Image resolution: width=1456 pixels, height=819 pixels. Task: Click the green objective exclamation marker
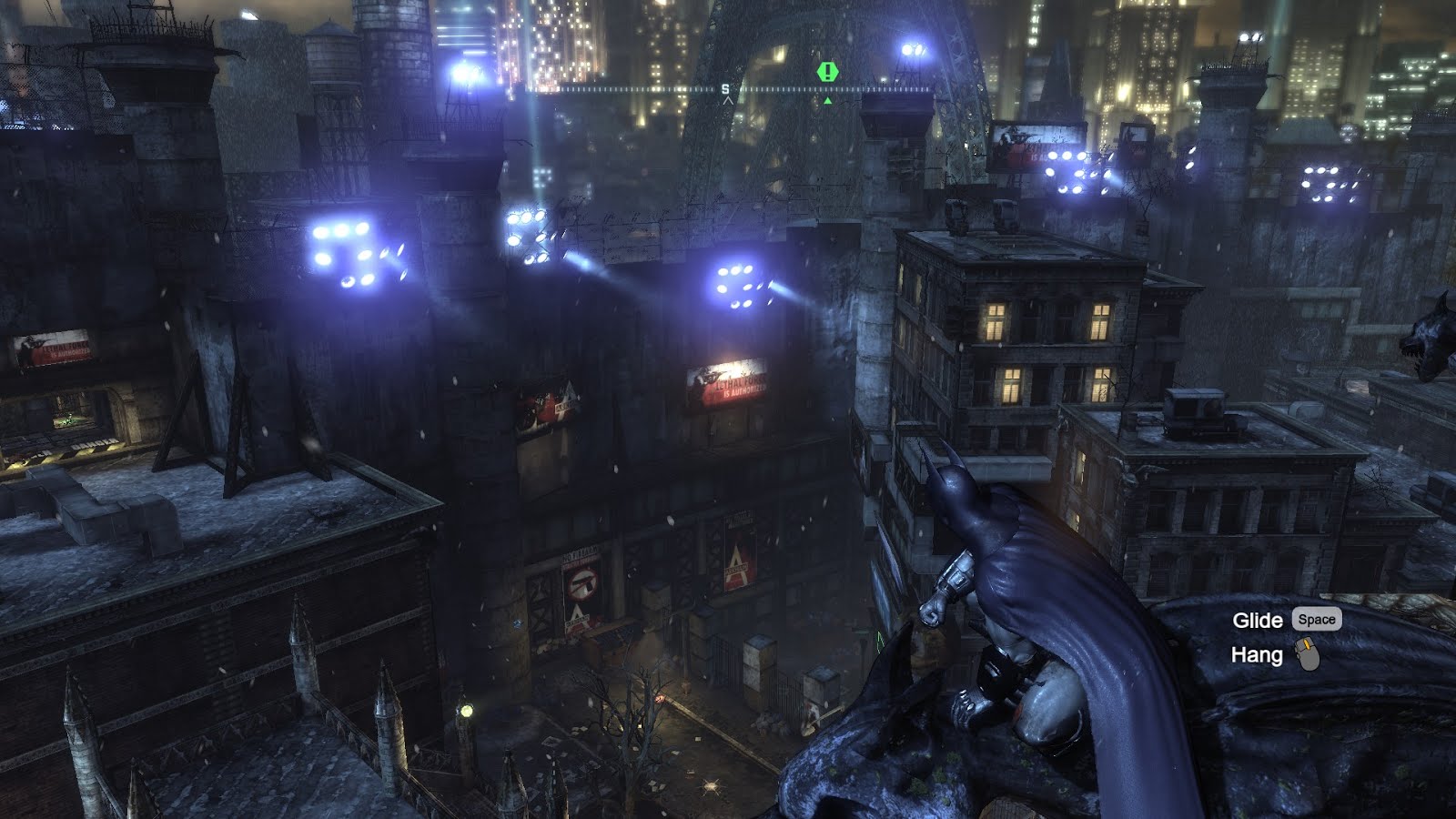pyautogui.click(x=826, y=72)
